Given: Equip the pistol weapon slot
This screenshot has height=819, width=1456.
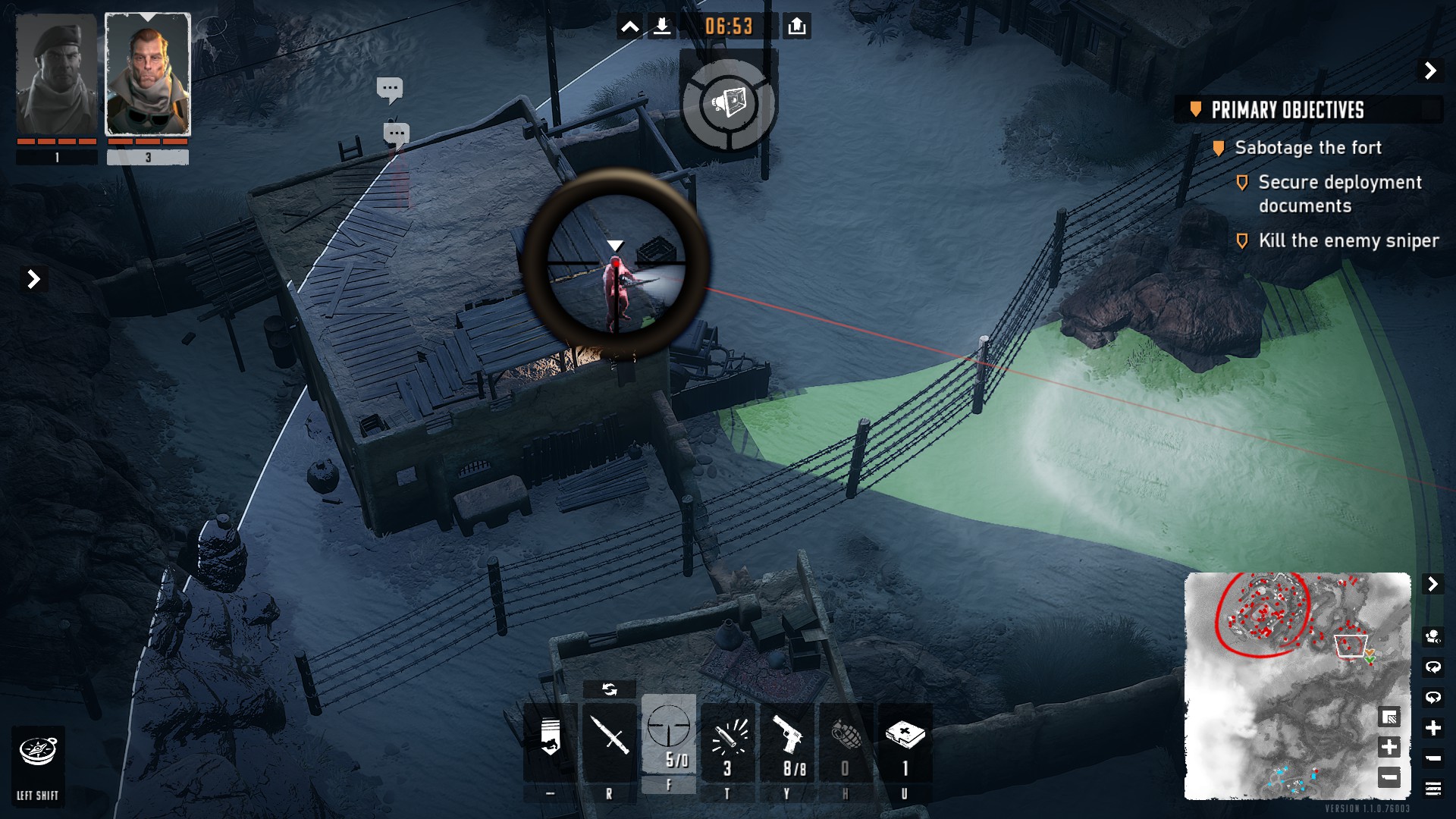Looking at the screenshot, I should pyautogui.click(x=787, y=741).
